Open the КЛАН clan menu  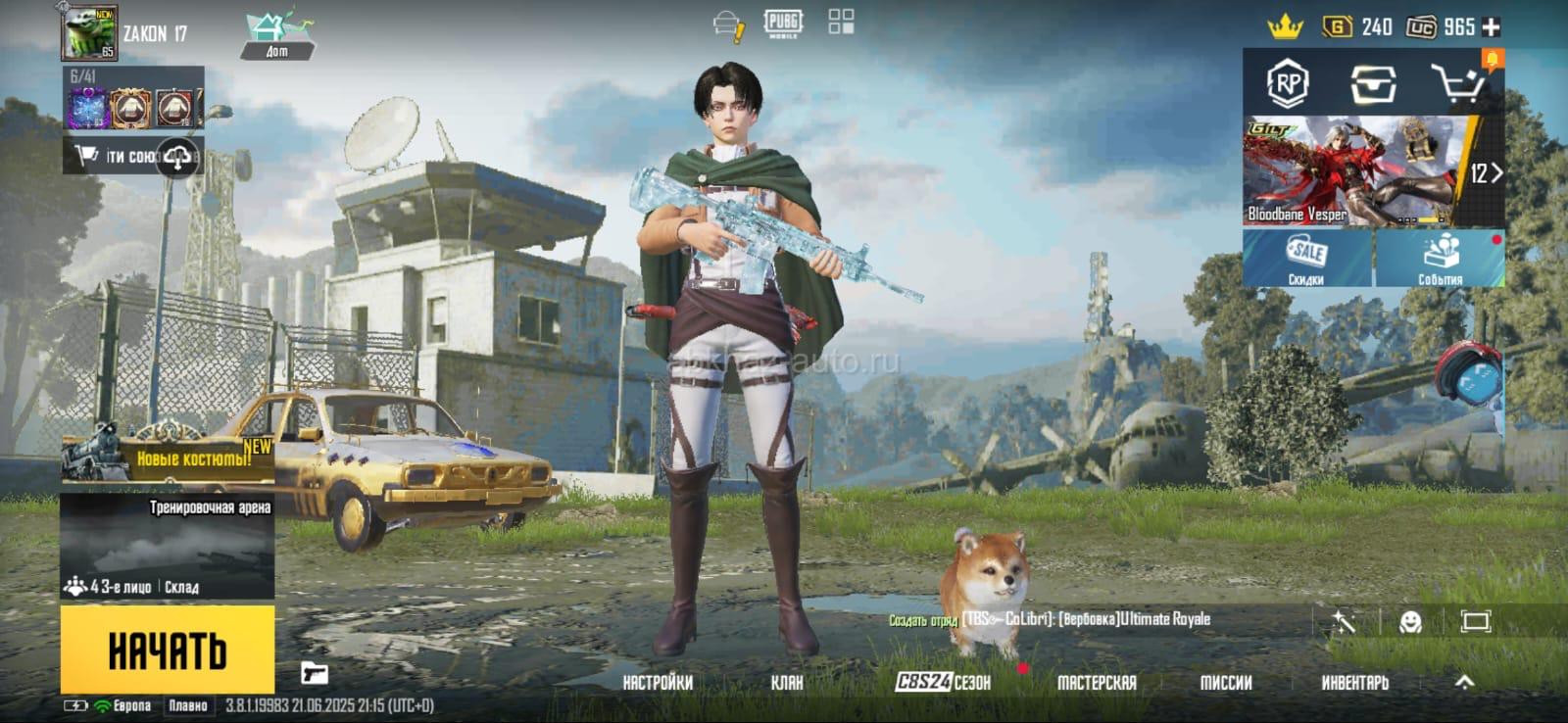click(786, 683)
